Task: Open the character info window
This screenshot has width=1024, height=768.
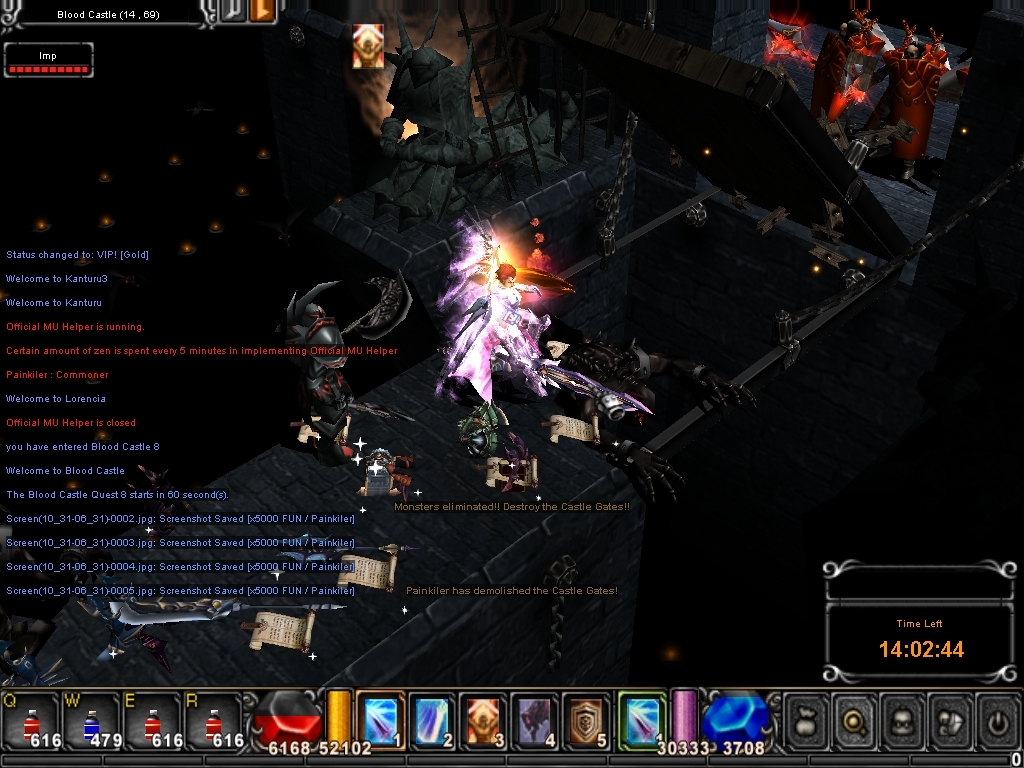Action: coord(901,718)
